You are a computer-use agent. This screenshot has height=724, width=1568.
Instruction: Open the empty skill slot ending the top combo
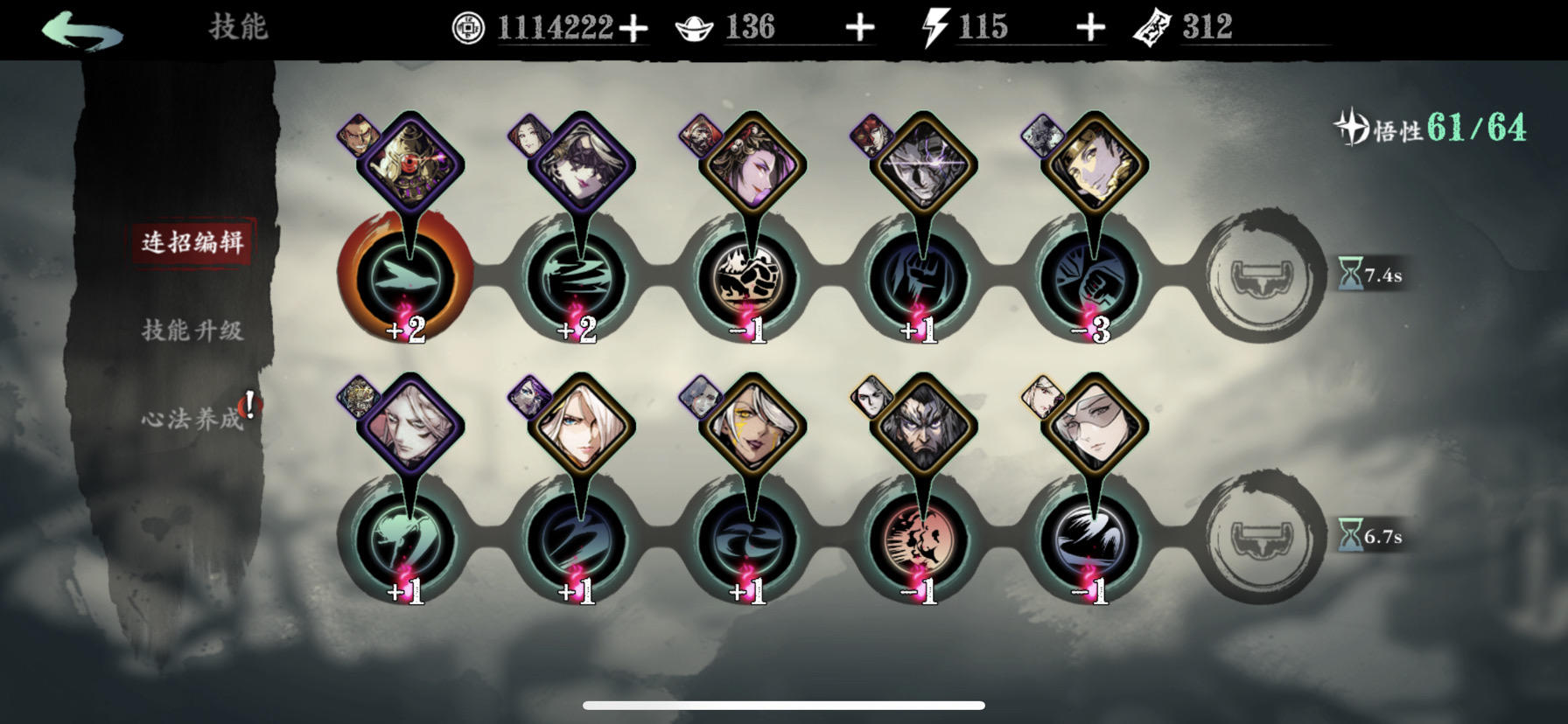1260,275
